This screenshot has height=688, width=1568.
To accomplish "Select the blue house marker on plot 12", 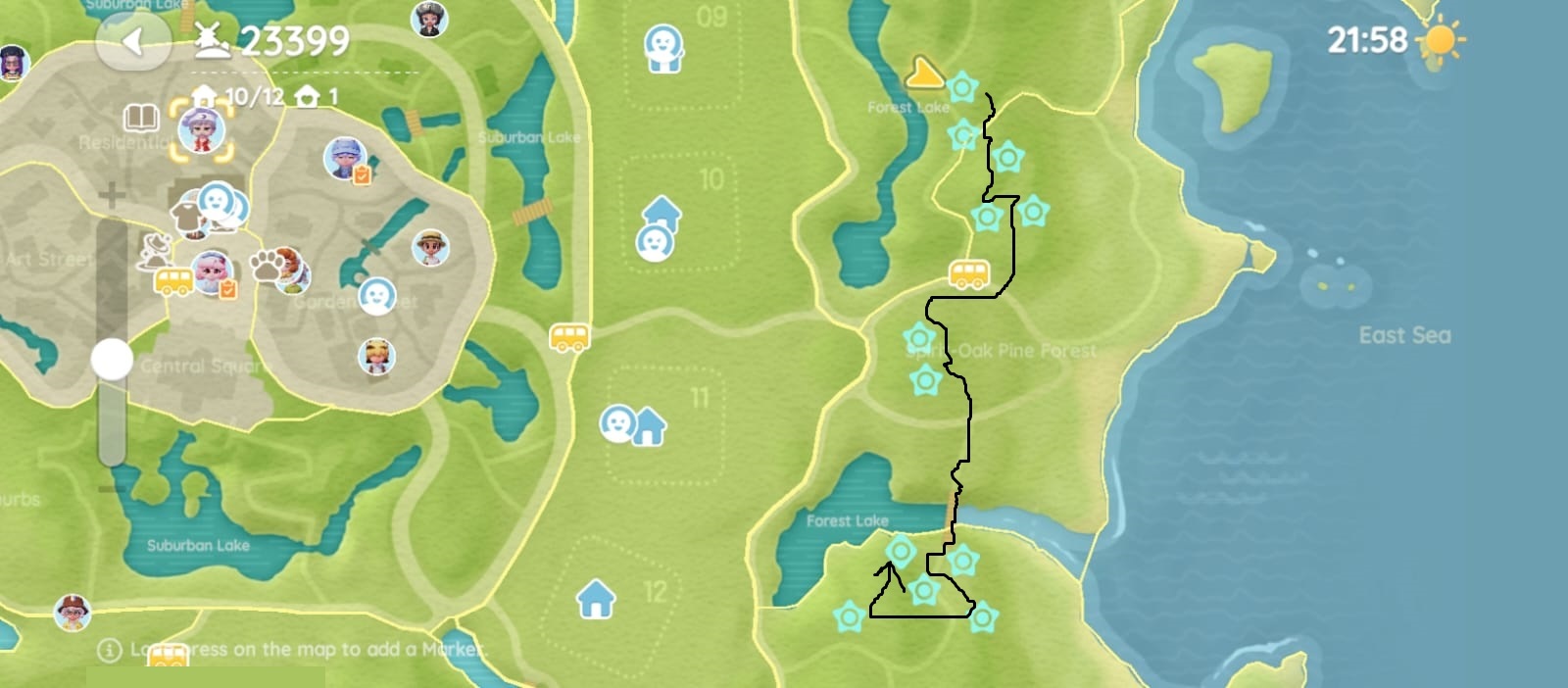I will tap(596, 598).
